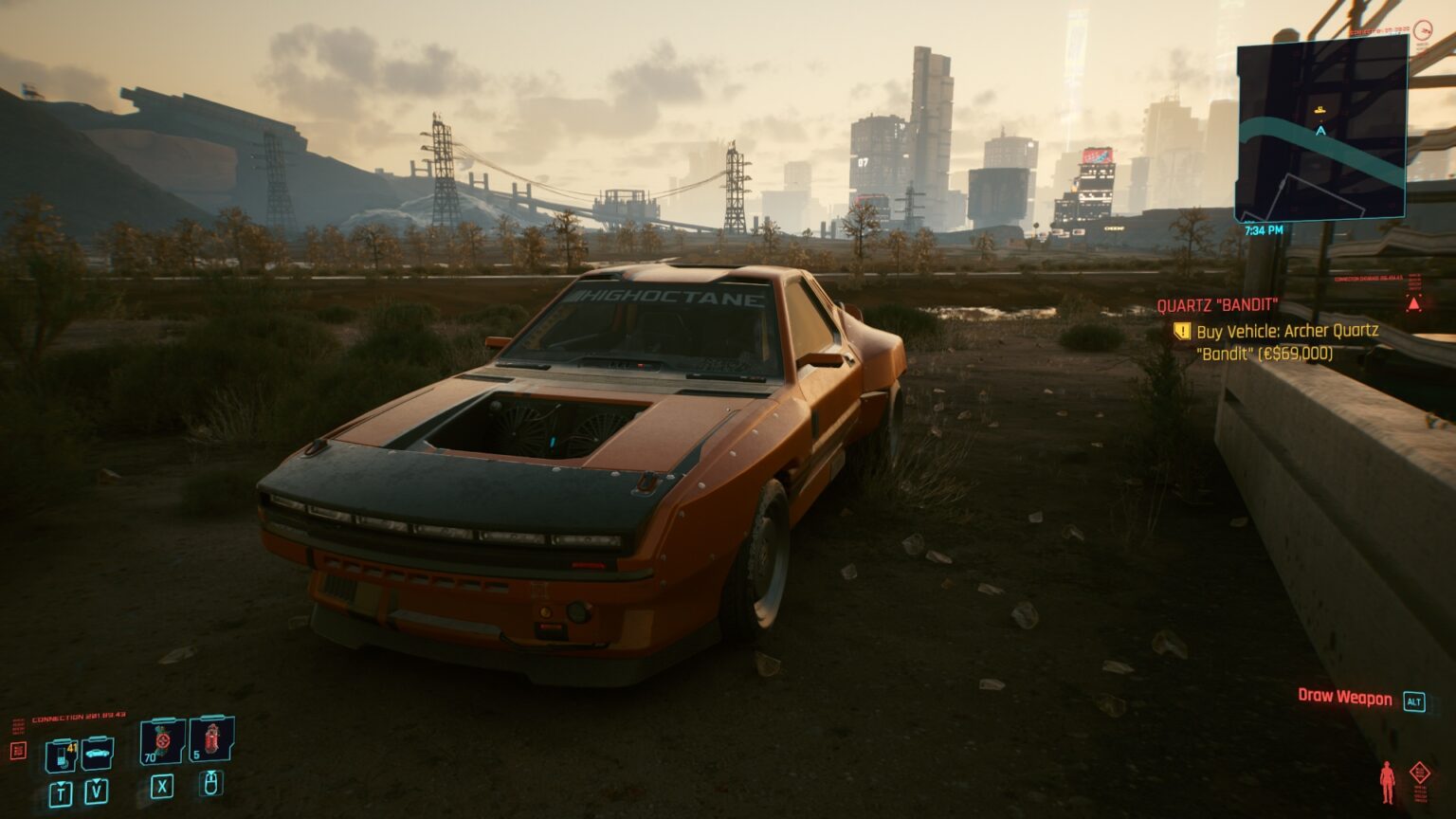
Task: Toggle the V keybind slot for vehicle call
Action: [x=96, y=792]
